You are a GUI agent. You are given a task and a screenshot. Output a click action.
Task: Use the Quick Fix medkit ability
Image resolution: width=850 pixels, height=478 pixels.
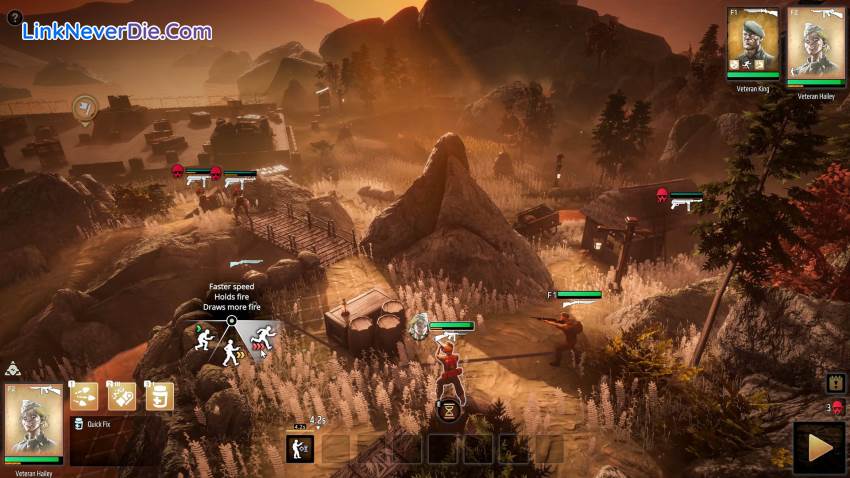(x=158, y=396)
